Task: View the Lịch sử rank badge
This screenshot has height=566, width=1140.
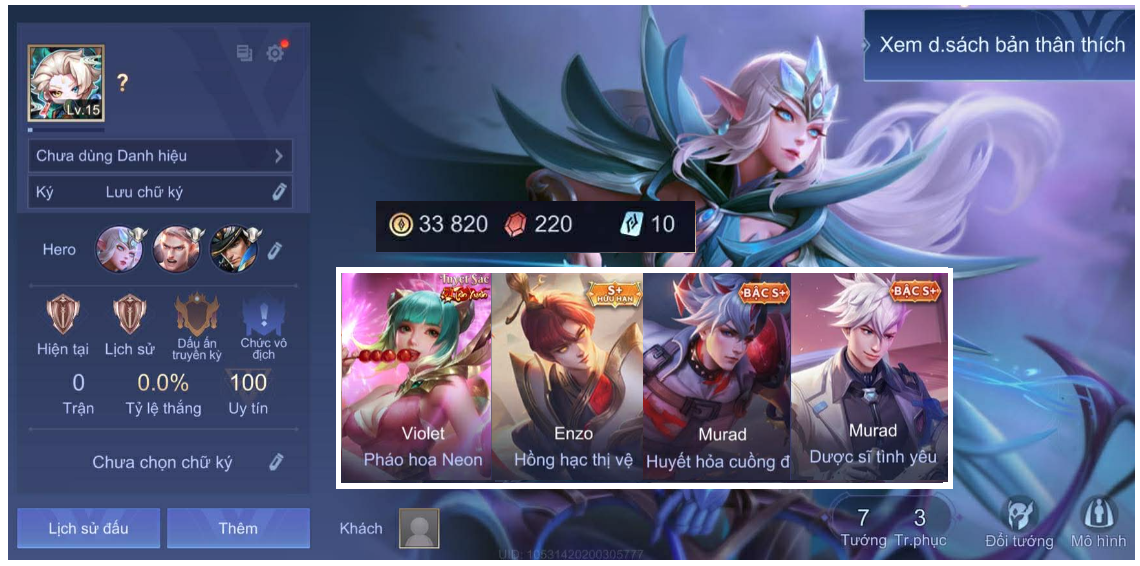Action: click(x=129, y=315)
